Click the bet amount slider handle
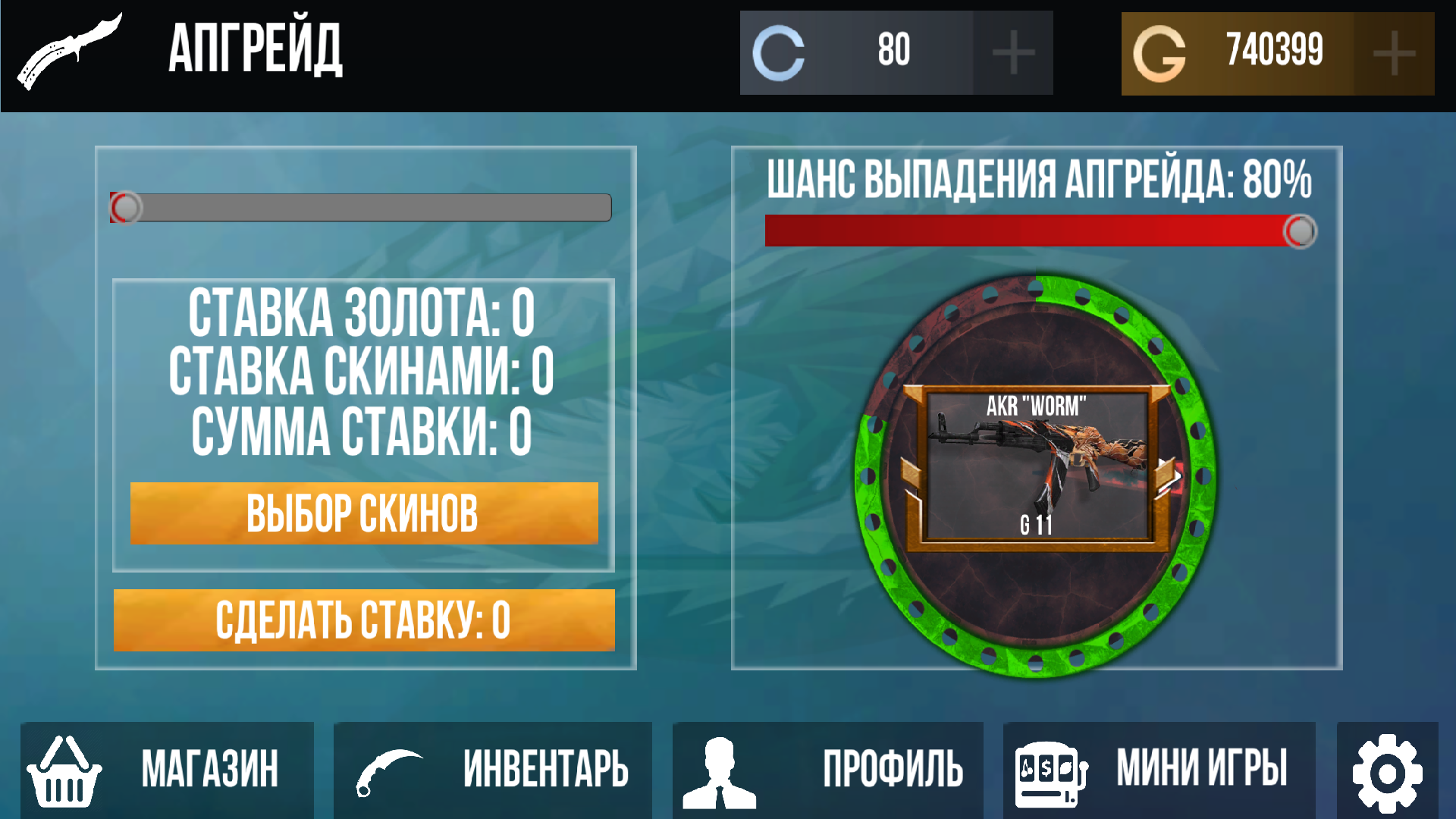Viewport: 1456px width, 819px height. click(126, 206)
